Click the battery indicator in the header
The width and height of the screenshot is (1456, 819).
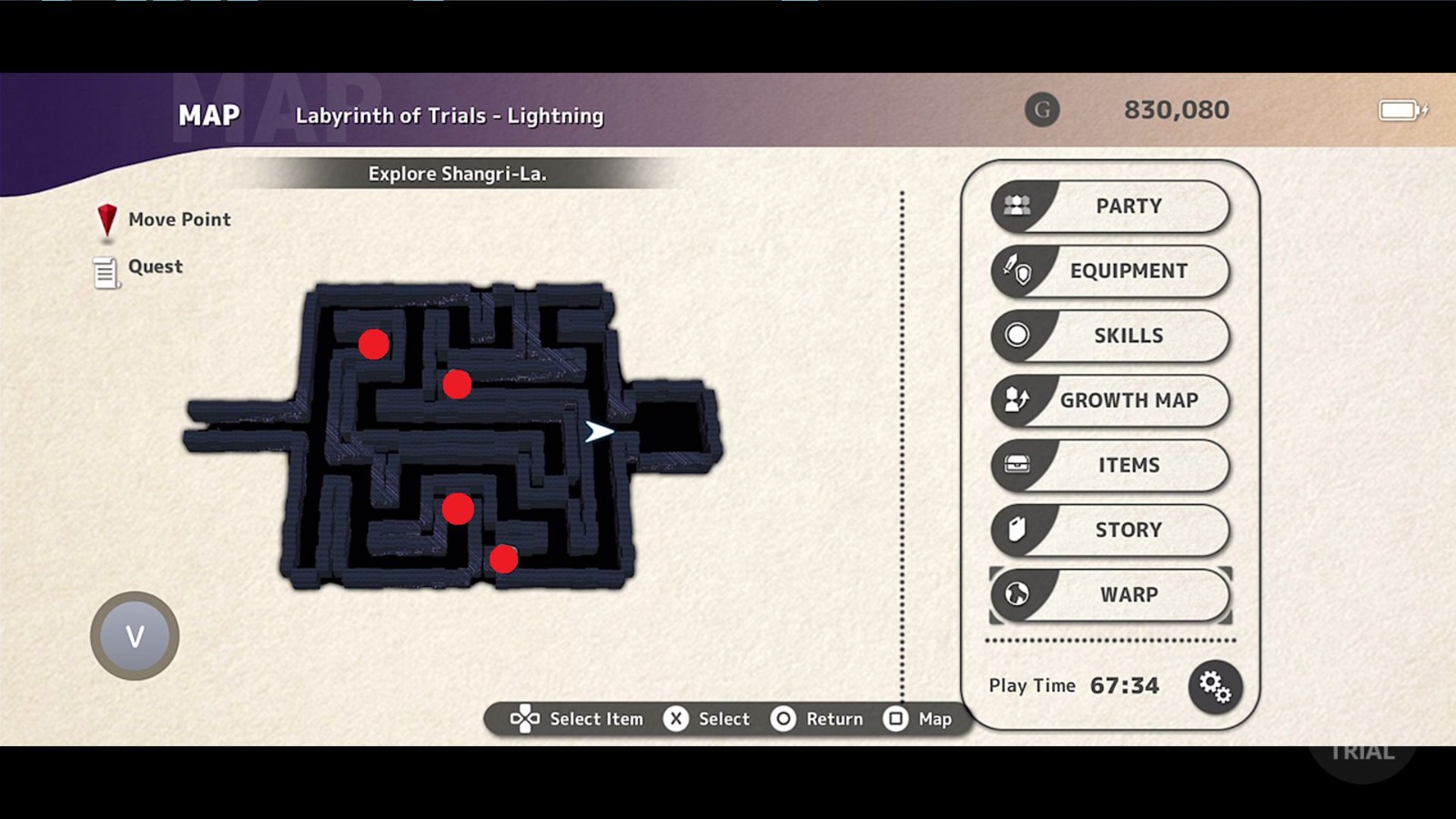click(1401, 110)
